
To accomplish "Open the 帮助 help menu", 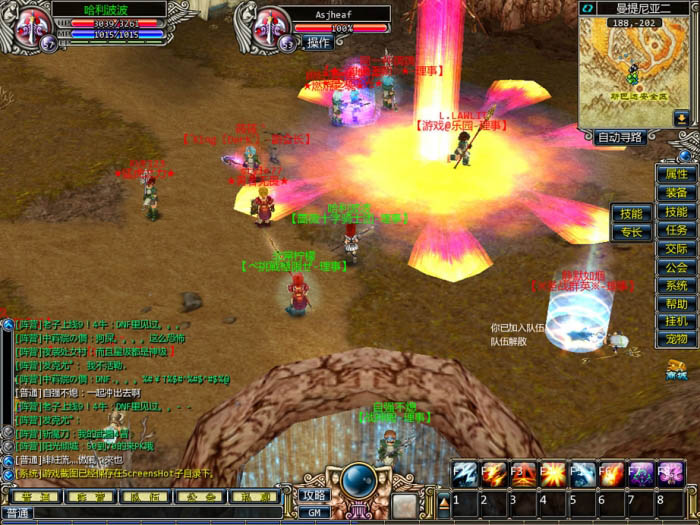I will point(676,303).
